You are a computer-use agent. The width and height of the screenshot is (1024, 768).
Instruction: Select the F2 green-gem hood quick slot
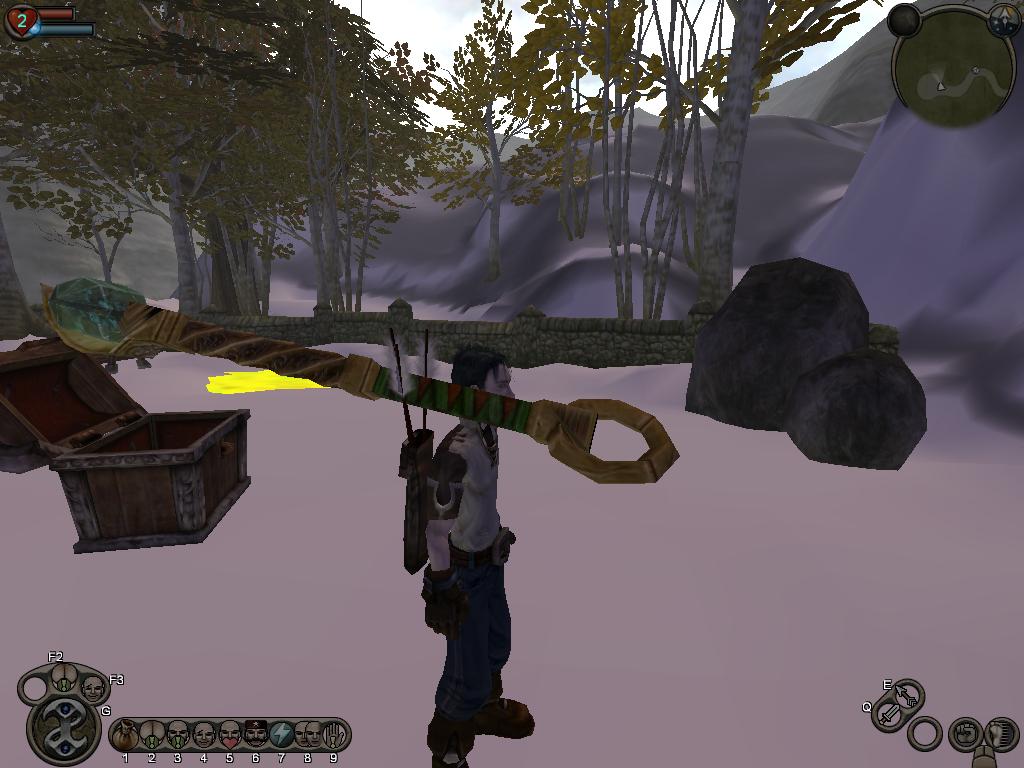[63, 678]
